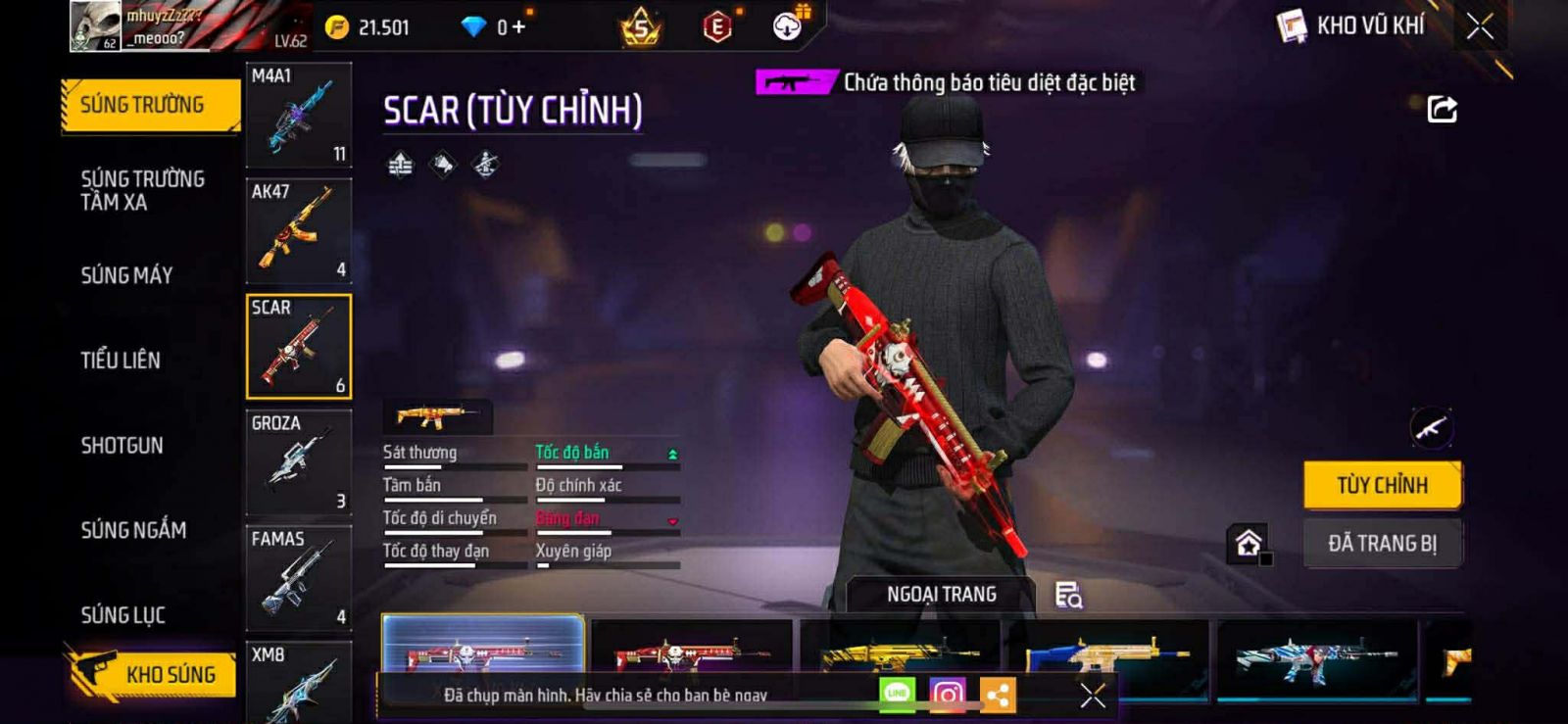1568x724 pixels.
Task: Select the M4A1 weapon tile
Action: click(x=298, y=116)
